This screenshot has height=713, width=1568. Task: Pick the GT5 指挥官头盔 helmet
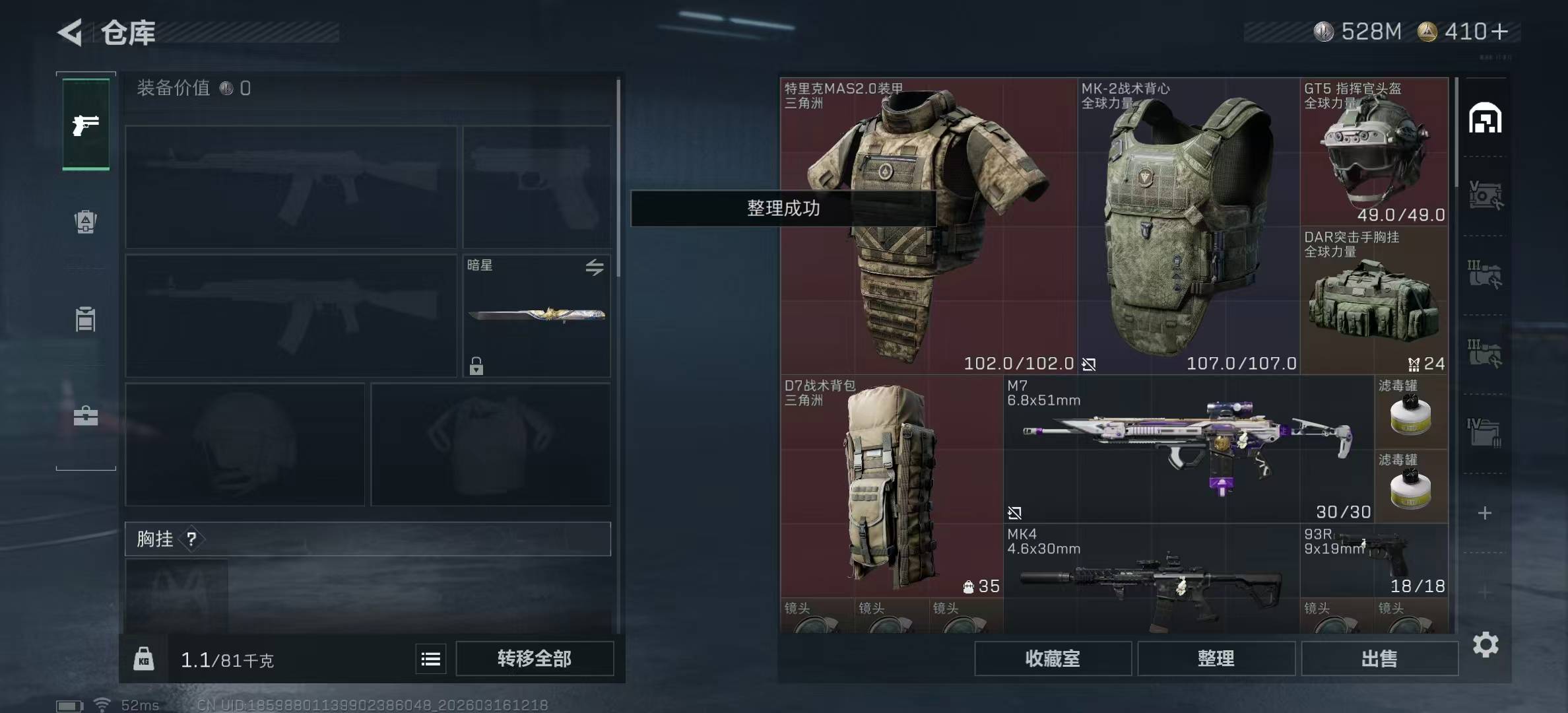(1374, 152)
